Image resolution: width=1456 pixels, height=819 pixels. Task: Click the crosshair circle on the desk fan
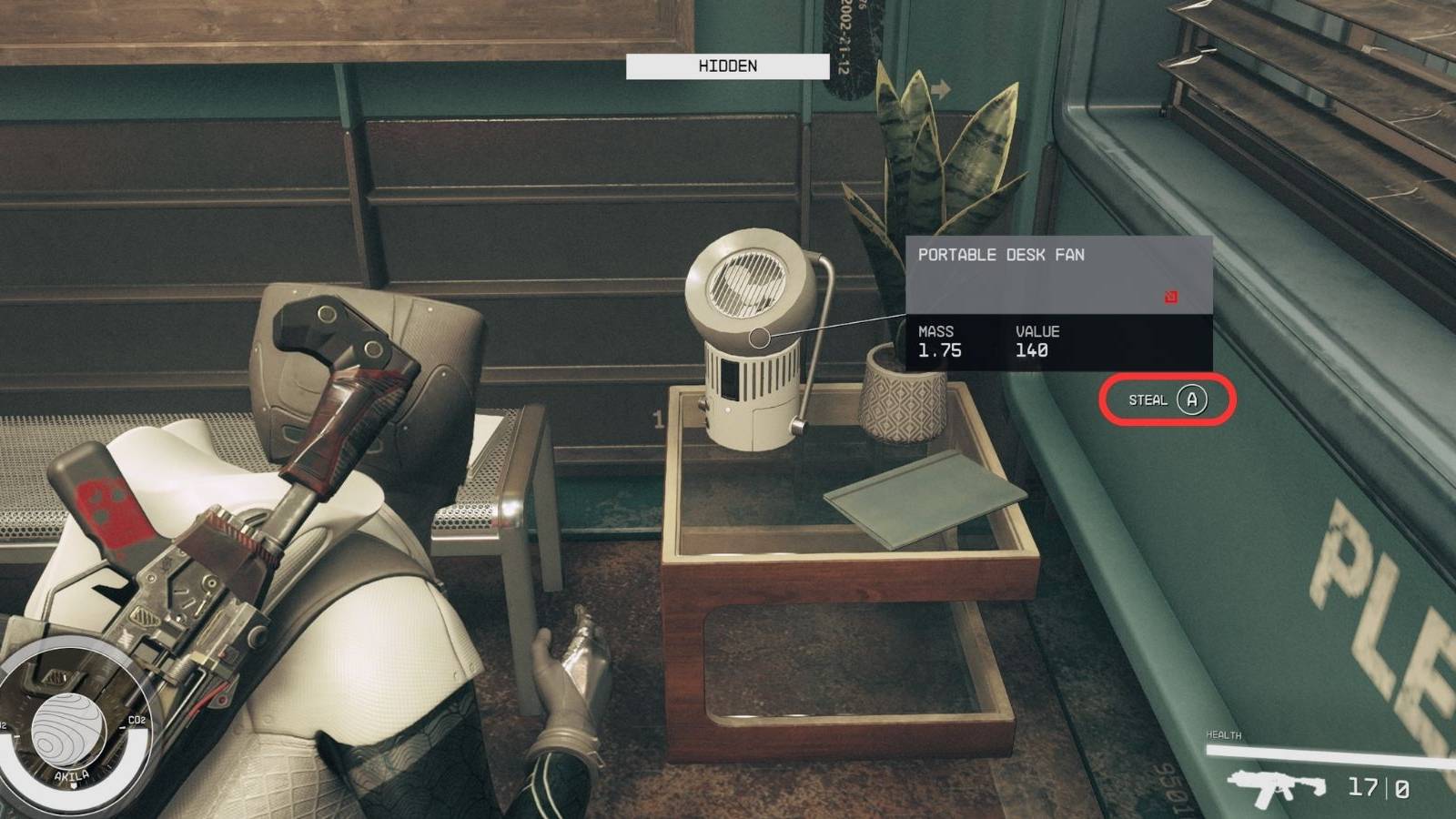[761, 336]
